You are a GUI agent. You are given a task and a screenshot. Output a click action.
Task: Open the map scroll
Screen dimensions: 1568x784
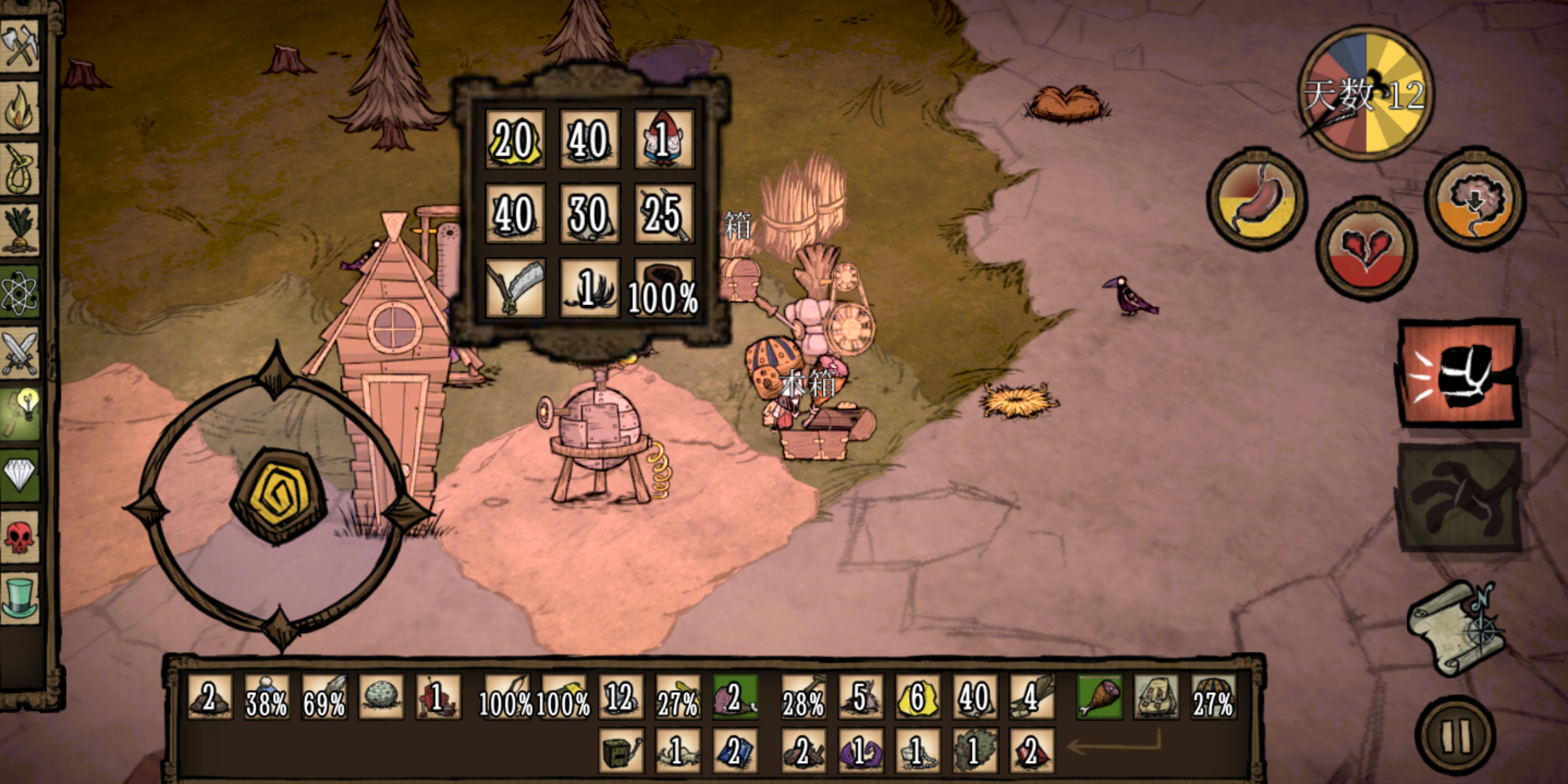coord(1455,628)
